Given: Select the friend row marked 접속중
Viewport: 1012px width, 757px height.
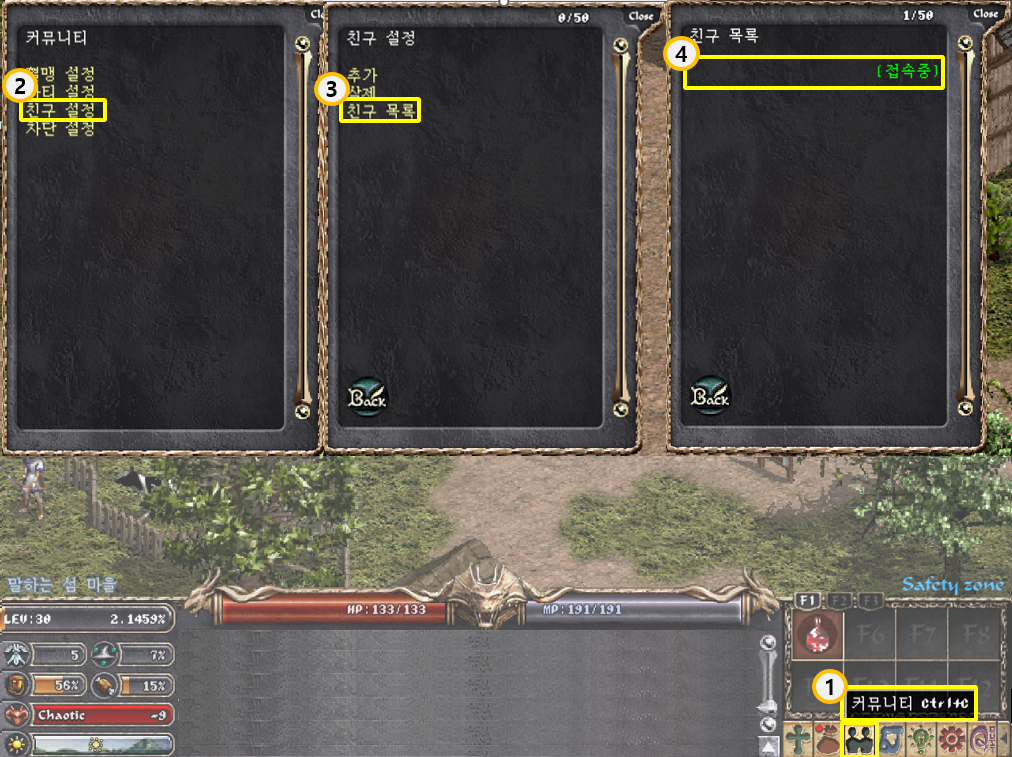Looking at the screenshot, I should coord(813,72).
